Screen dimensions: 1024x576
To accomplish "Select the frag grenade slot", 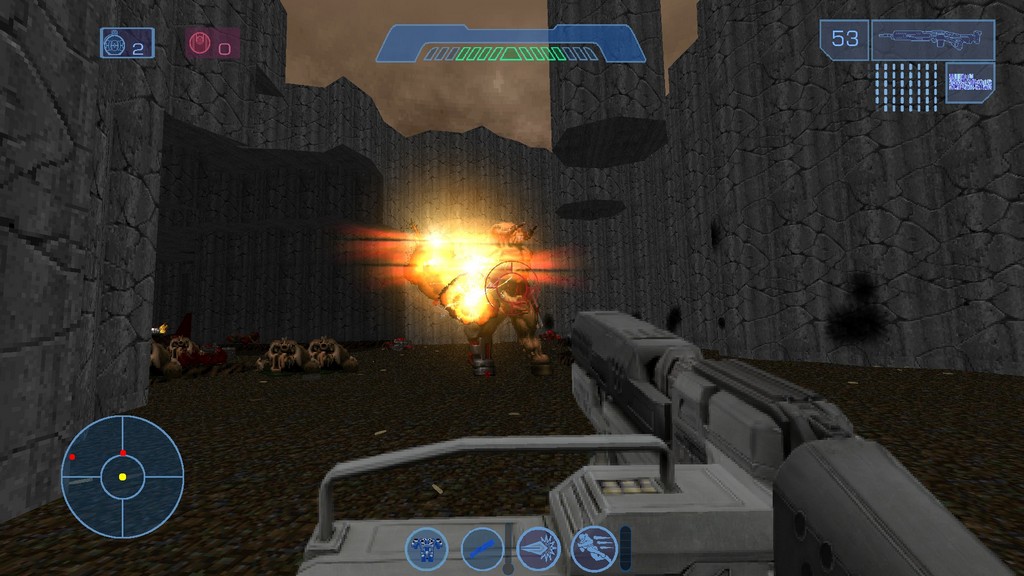I will point(127,43).
